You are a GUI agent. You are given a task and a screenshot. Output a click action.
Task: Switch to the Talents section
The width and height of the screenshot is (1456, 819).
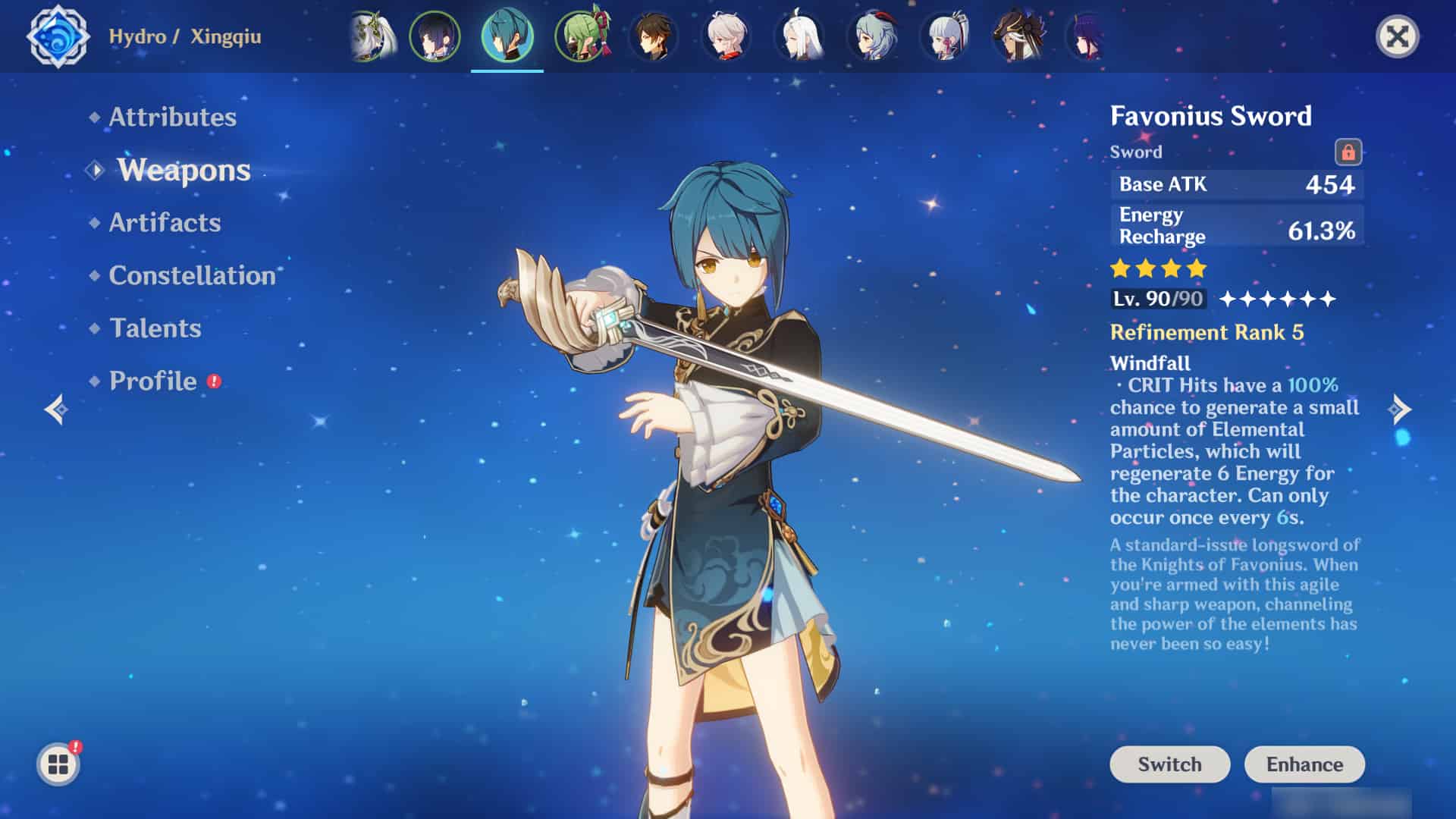point(154,328)
